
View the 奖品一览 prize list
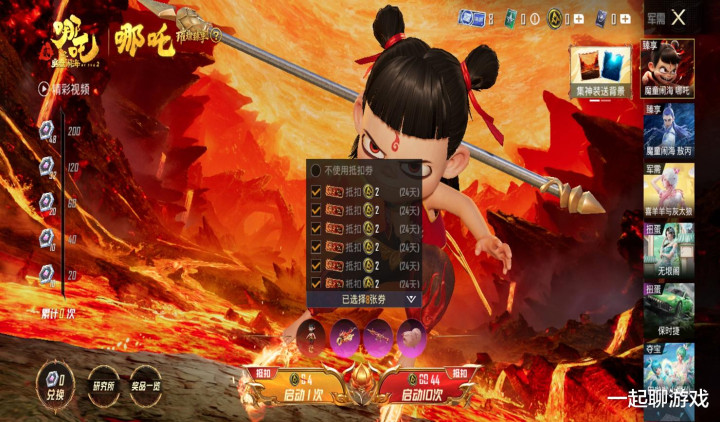tap(146, 386)
